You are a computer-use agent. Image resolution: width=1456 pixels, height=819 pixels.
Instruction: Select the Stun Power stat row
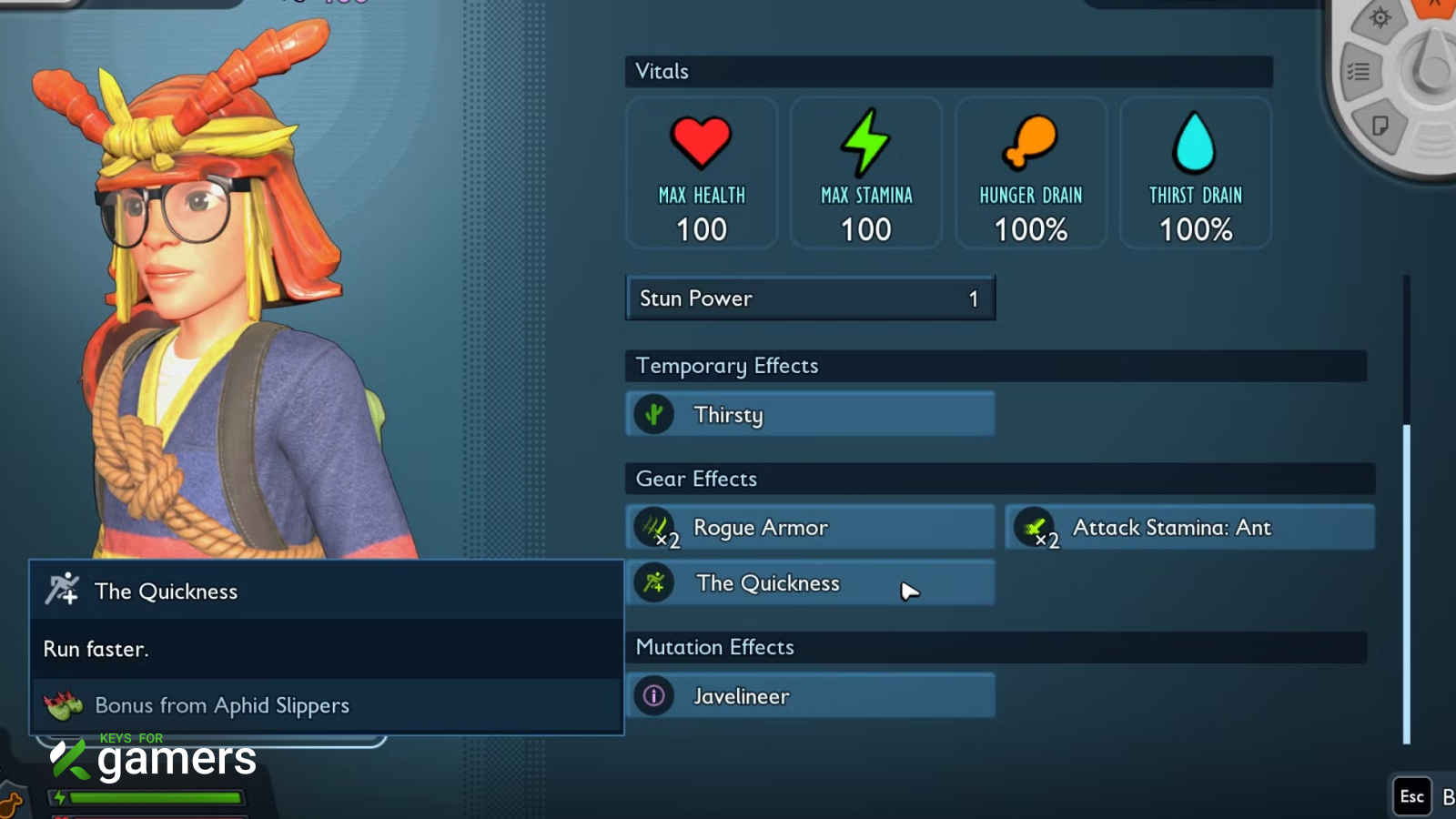[x=809, y=298]
